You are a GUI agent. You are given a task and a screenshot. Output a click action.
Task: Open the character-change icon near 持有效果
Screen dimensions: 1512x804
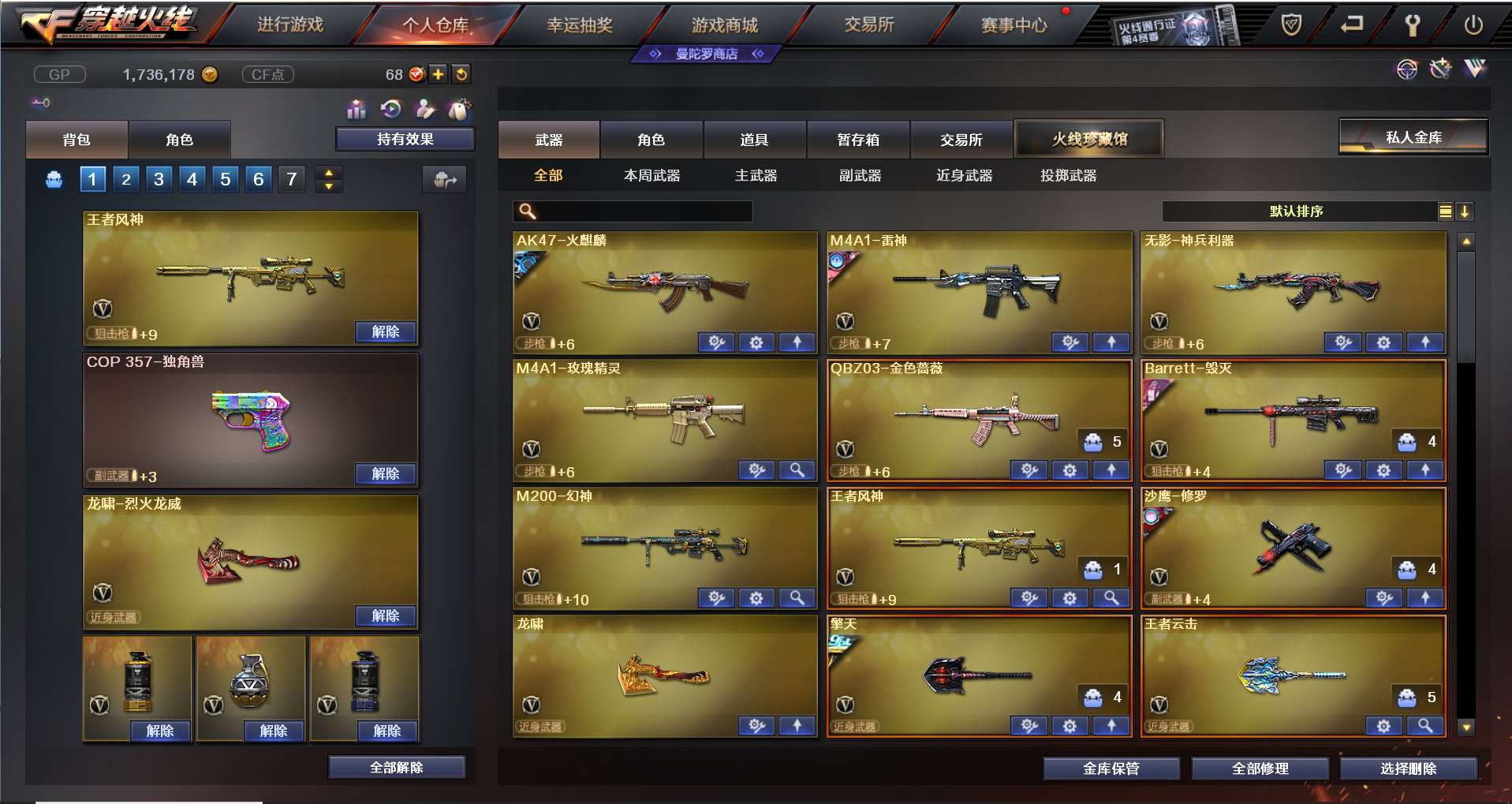pyautogui.click(x=425, y=110)
